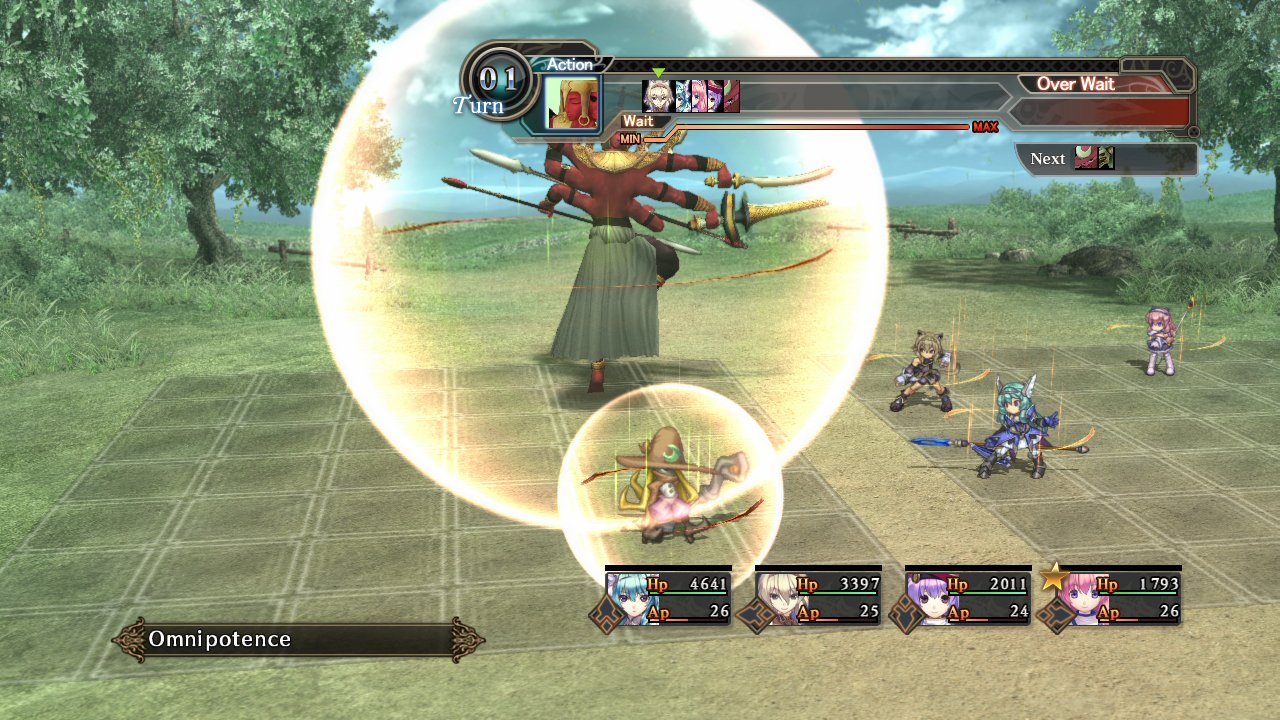The image size is (1280, 720).
Task: Select the blonde character in turn order
Action: (657, 96)
